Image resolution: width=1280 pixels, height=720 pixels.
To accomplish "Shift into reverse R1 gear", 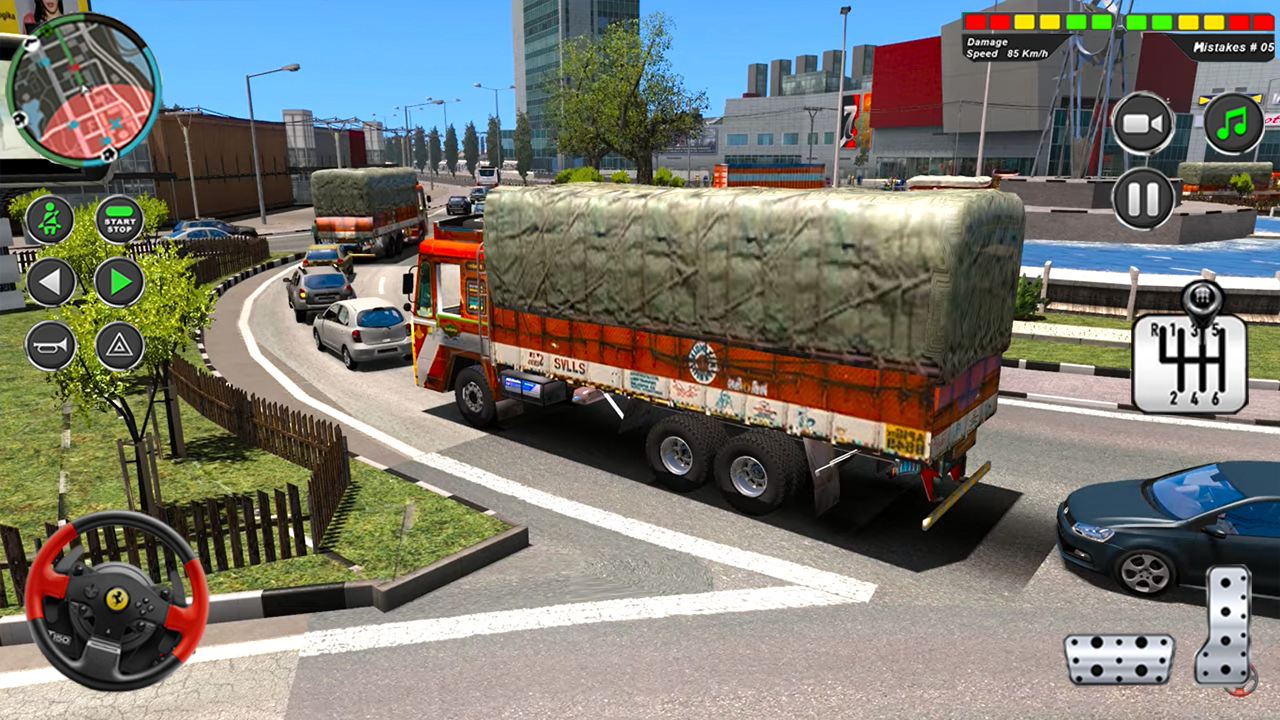I will pyautogui.click(x=1154, y=328).
